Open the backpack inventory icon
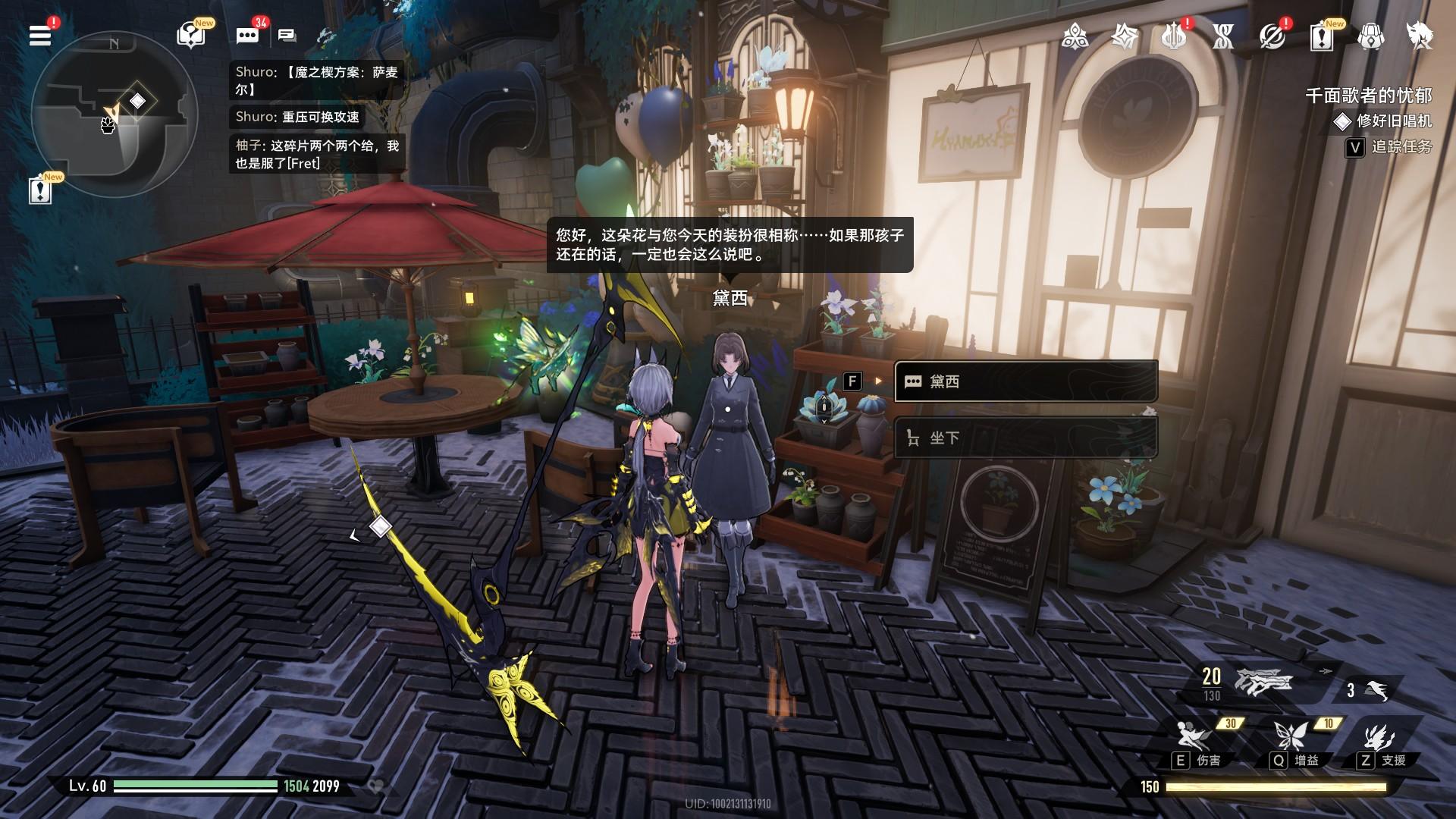This screenshot has height=819, width=1456. [x=1370, y=36]
